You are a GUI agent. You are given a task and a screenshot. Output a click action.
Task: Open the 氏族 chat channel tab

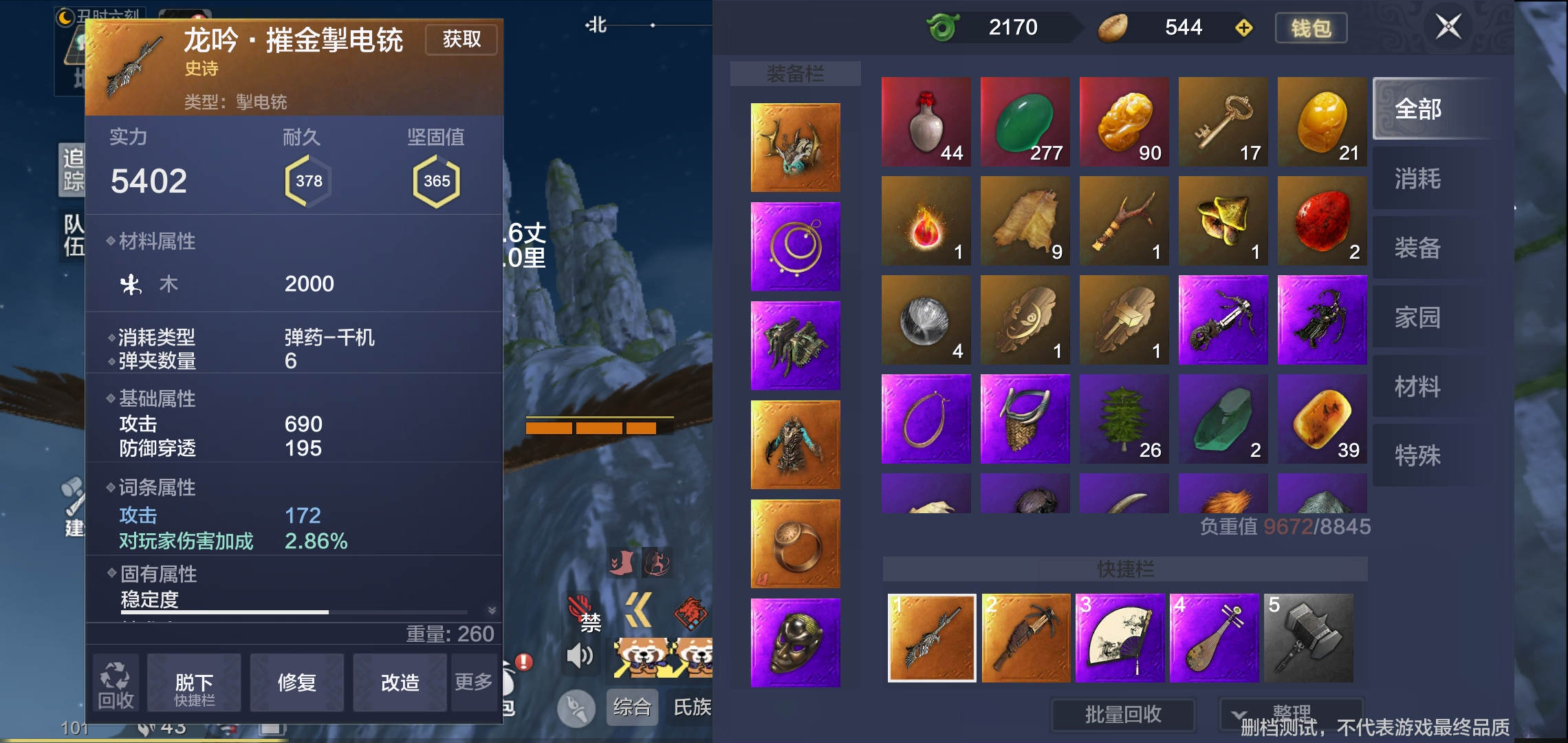point(694,707)
